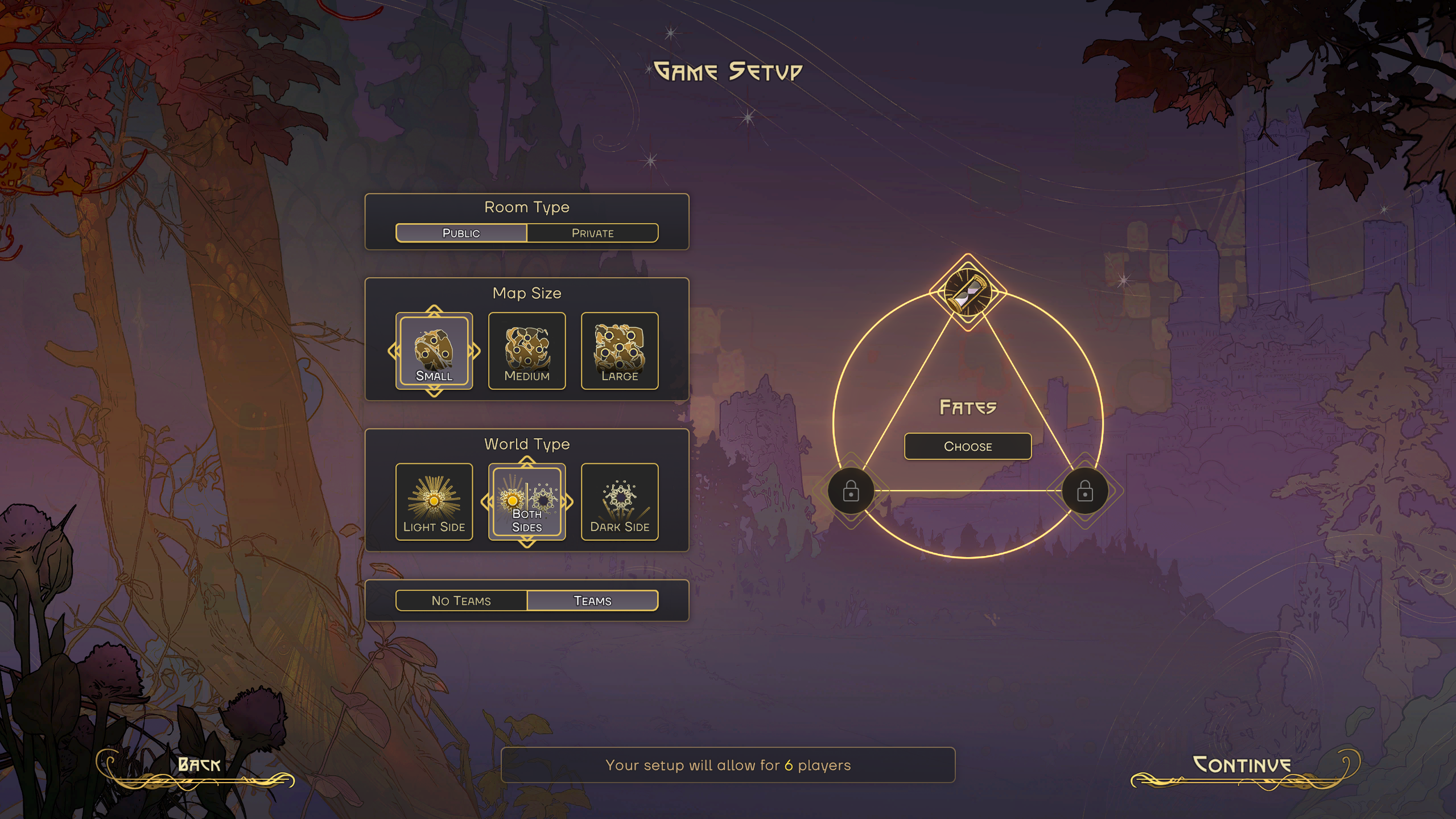Select the Small map size
The height and width of the screenshot is (819, 1456).
[434, 351]
